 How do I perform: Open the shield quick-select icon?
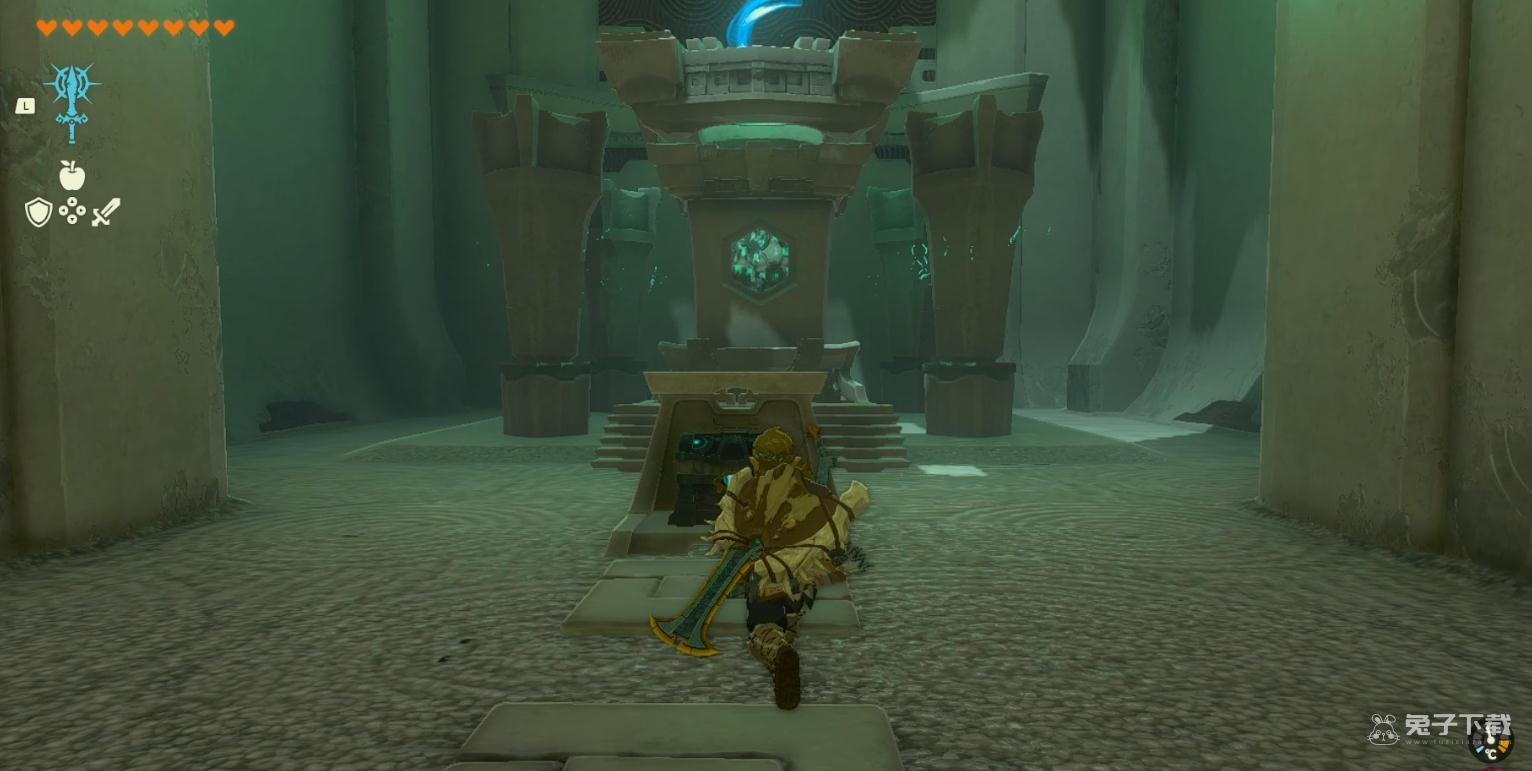pos(38,212)
